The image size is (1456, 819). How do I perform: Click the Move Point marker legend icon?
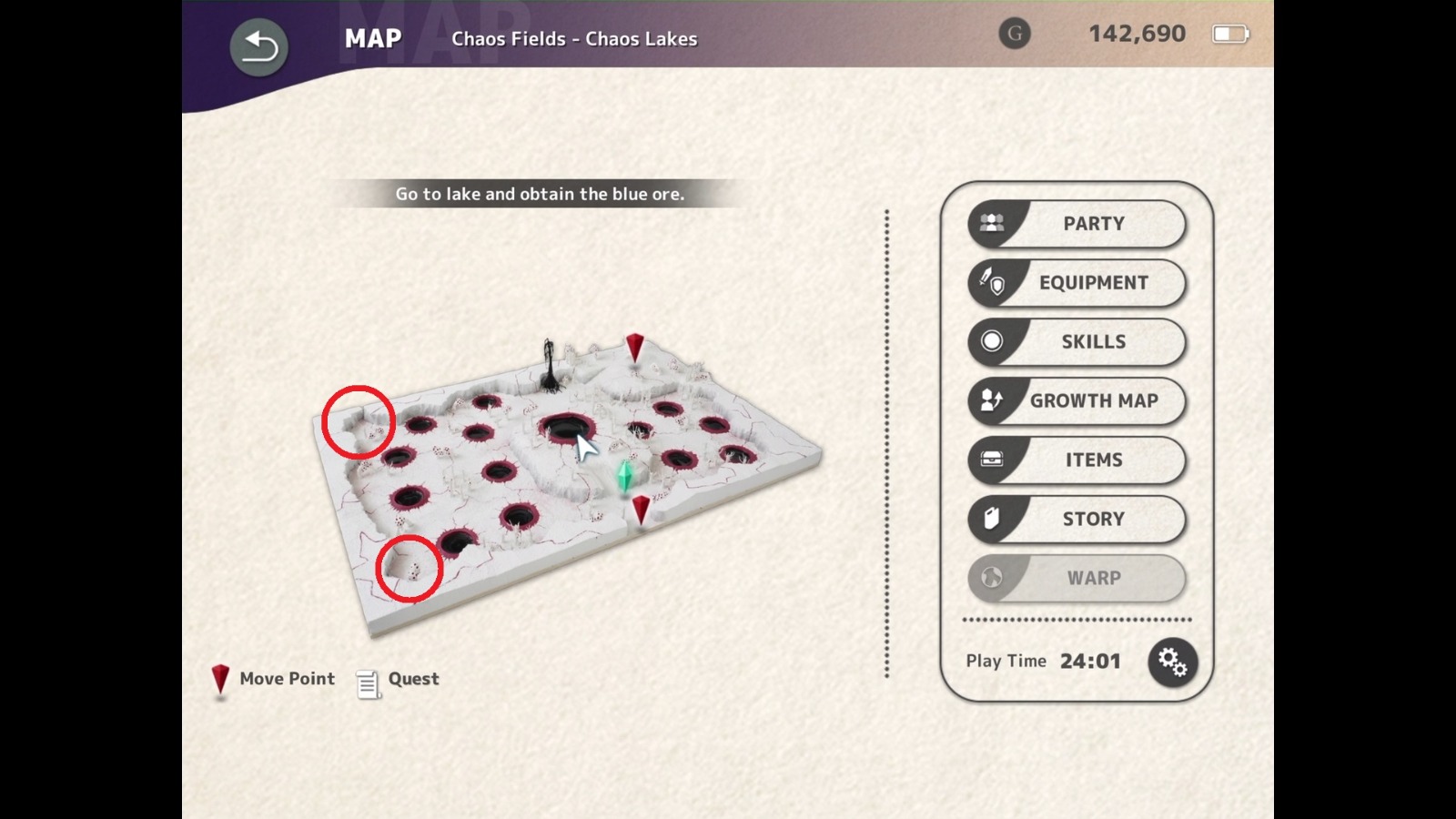pyautogui.click(x=219, y=680)
